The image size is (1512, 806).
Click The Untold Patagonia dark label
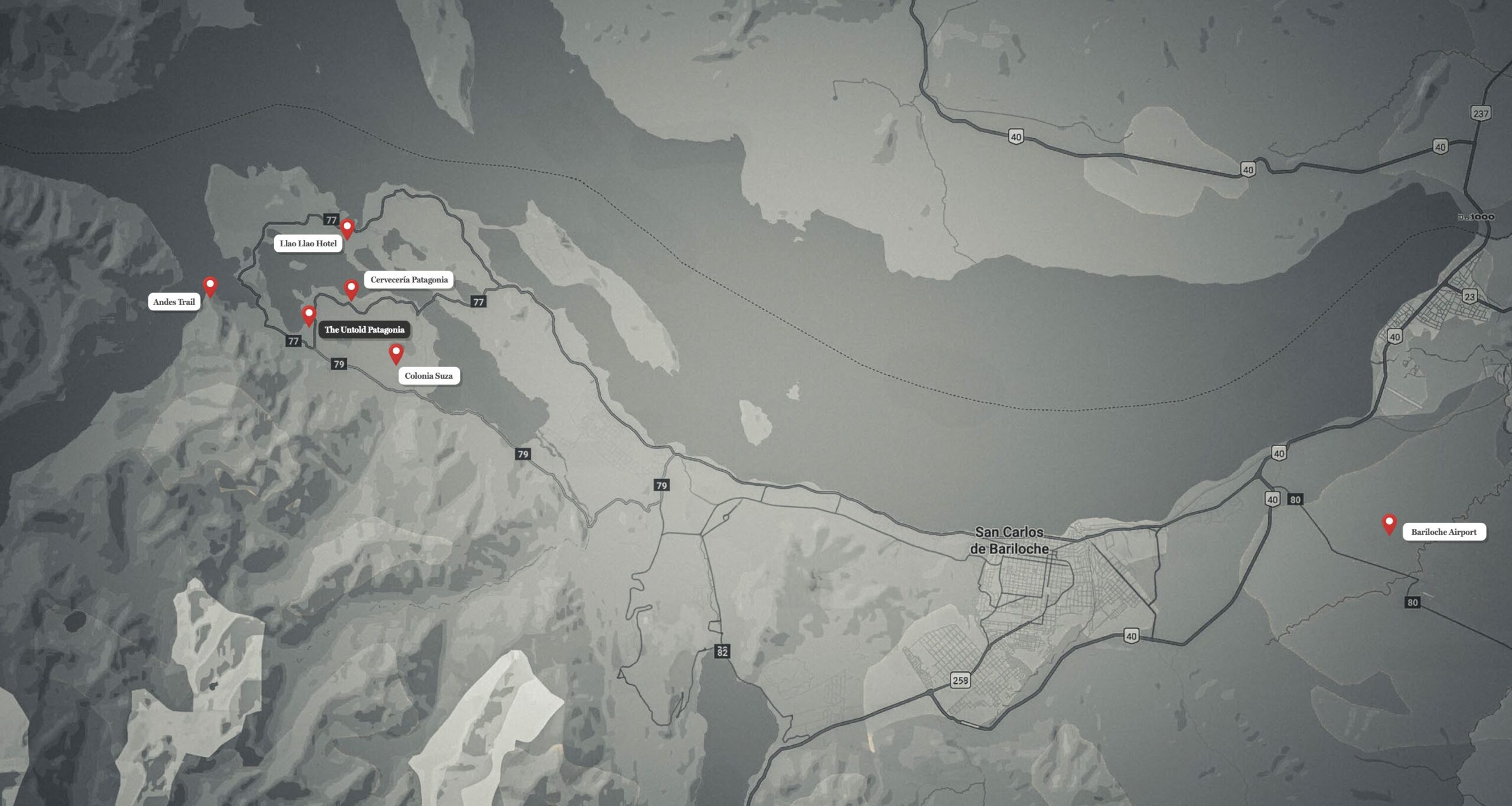364,330
